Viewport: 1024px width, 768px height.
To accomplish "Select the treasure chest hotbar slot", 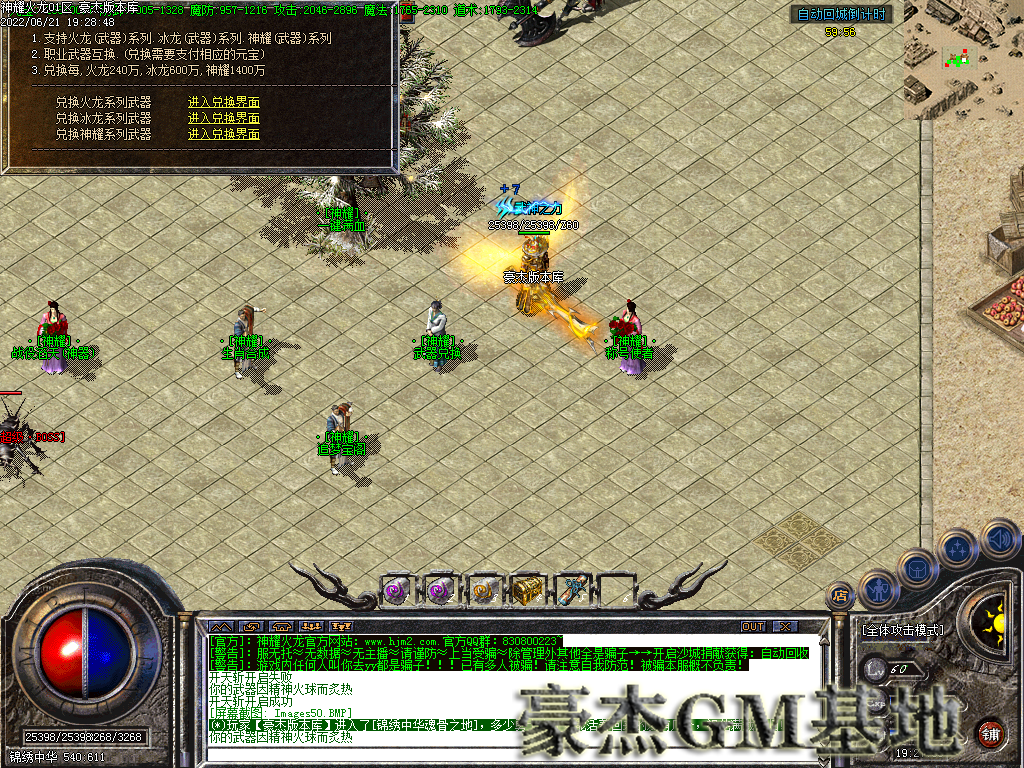I will 528,590.
